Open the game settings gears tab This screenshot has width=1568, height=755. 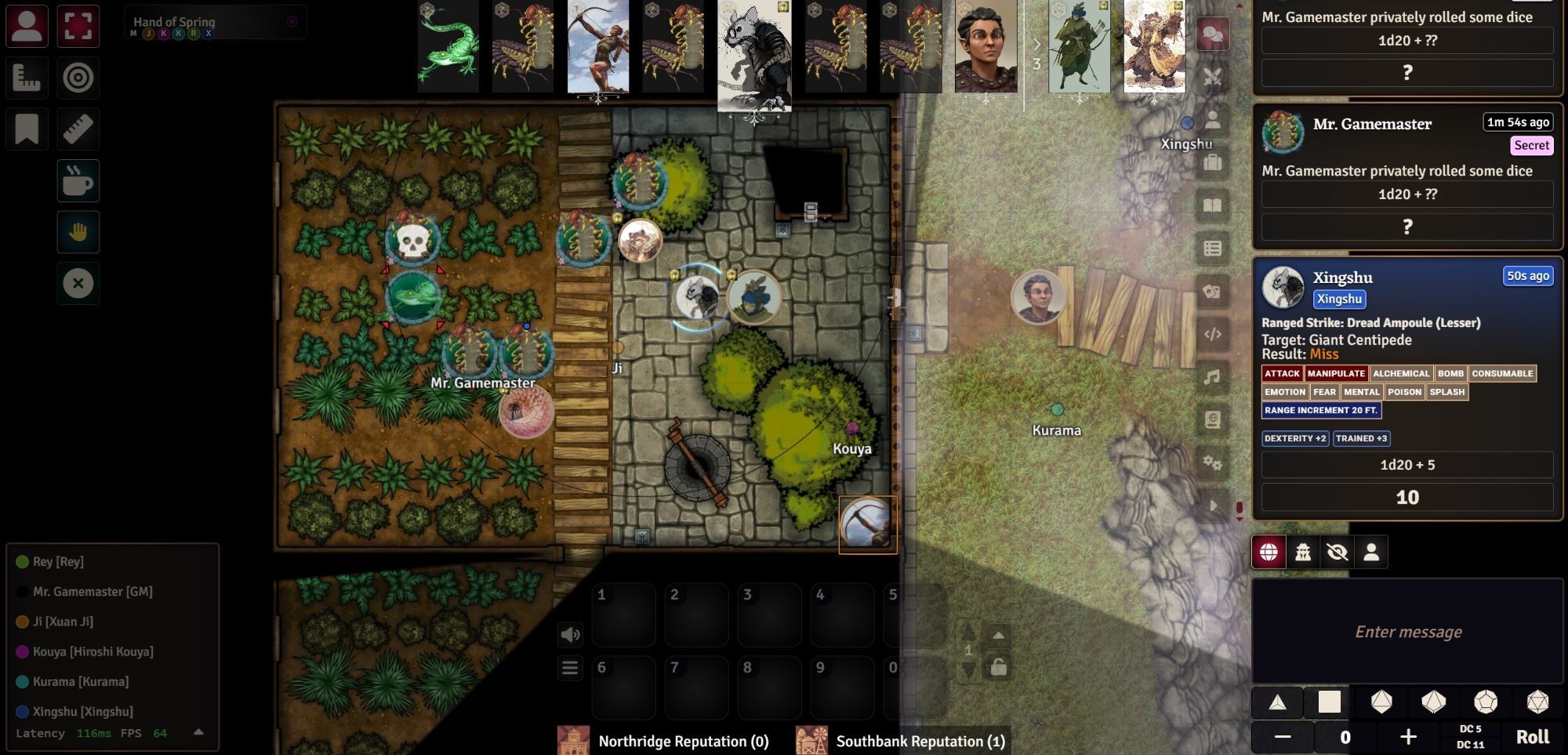[1212, 463]
